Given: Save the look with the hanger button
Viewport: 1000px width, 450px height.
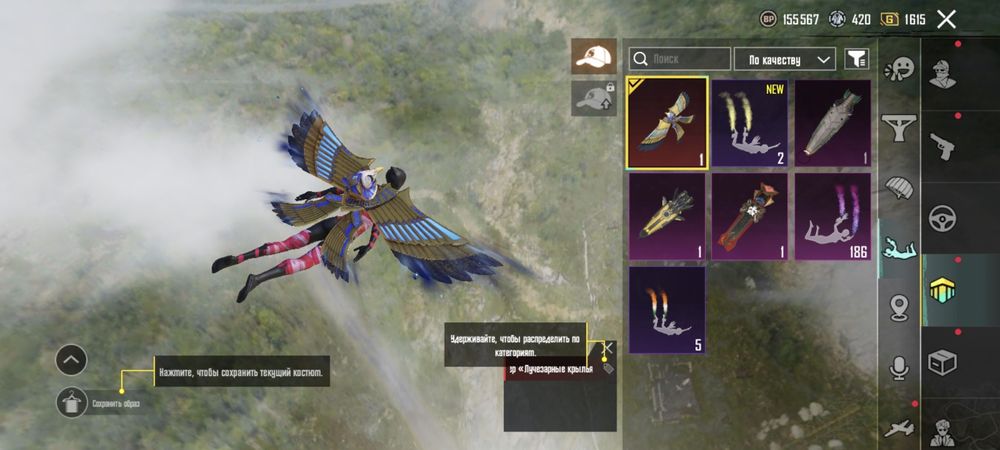Looking at the screenshot, I should pyautogui.click(x=71, y=402).
